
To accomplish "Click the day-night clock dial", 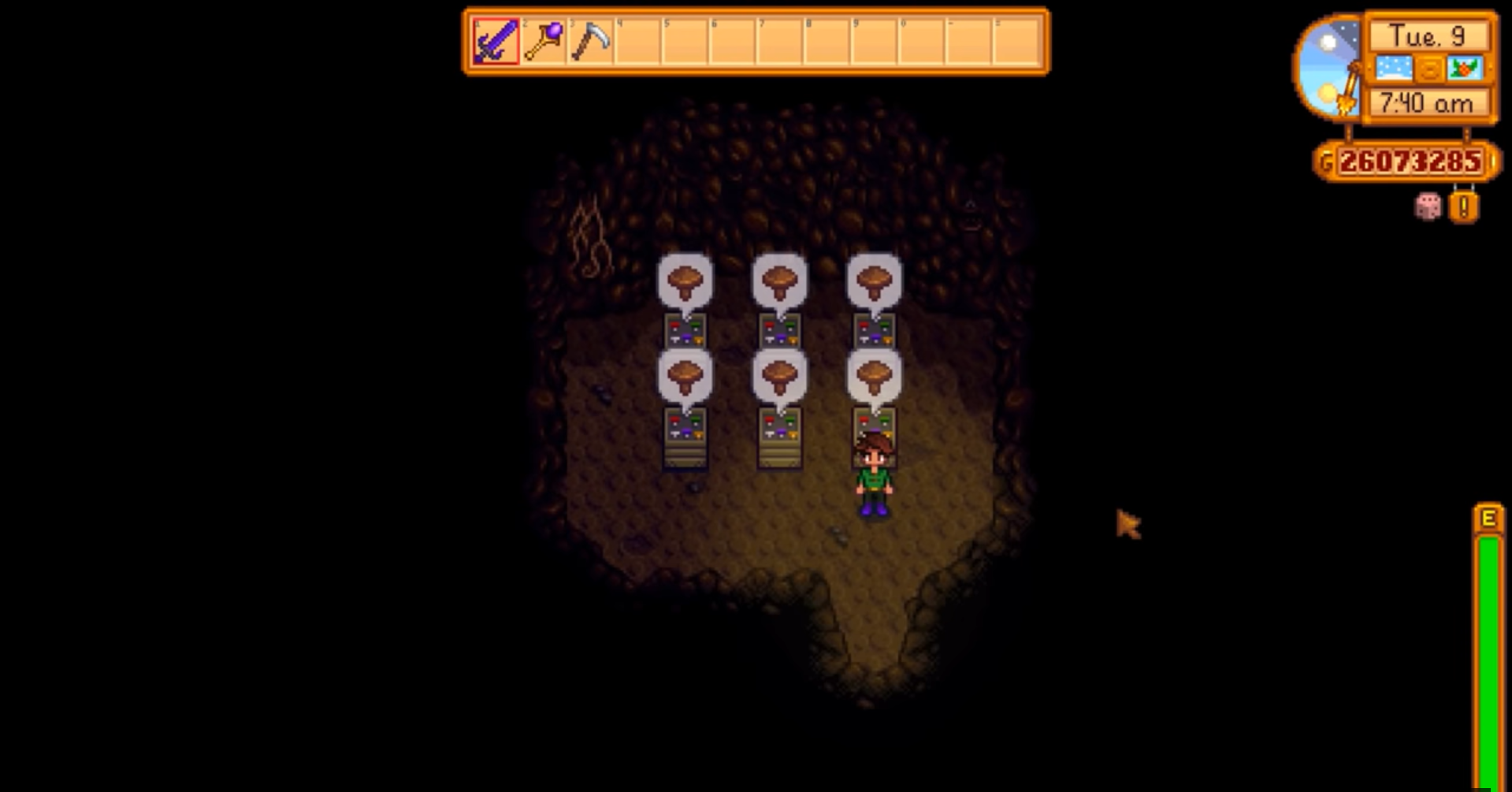I will pos(1325,63).
